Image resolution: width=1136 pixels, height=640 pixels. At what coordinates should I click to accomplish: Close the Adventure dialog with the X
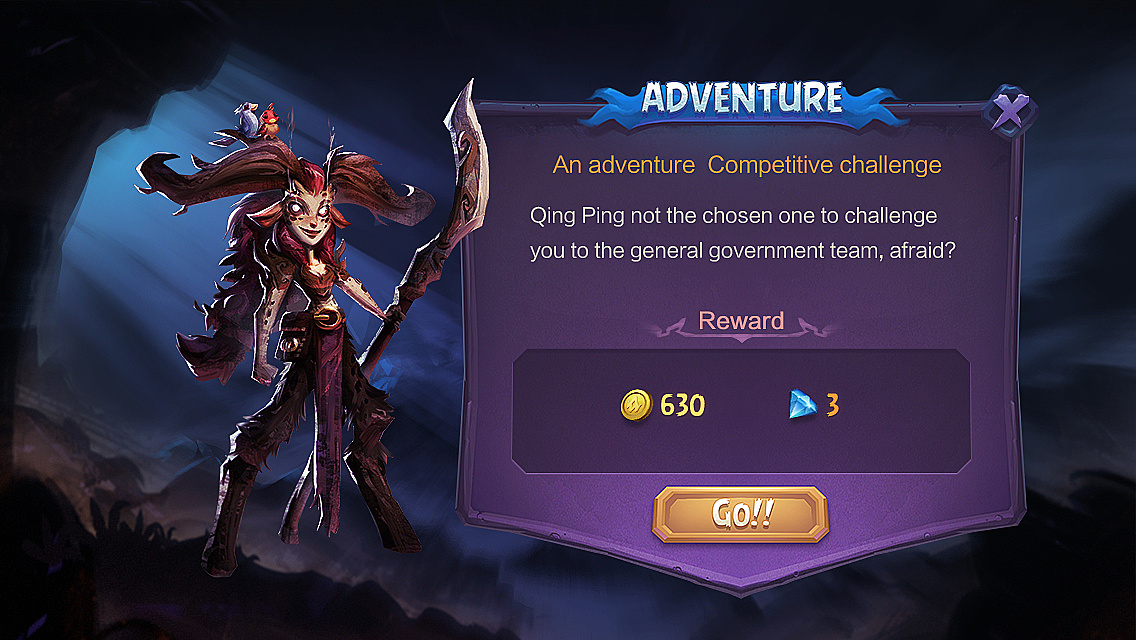coord(1010,112)
